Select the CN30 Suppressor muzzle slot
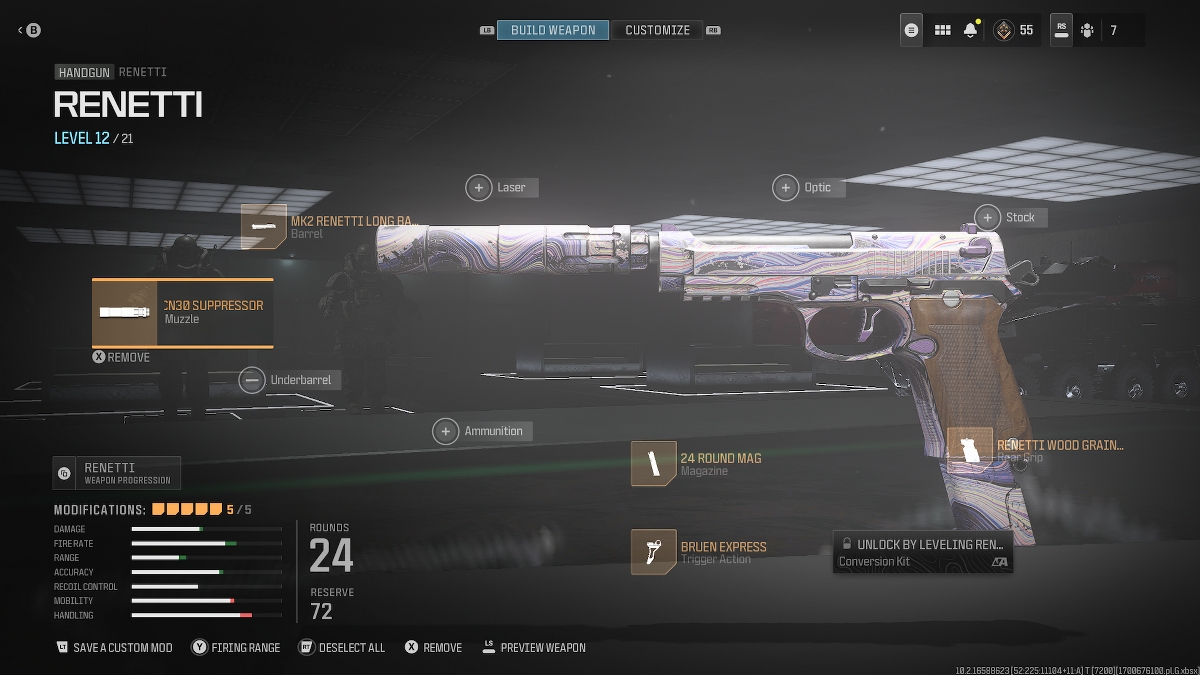The image size is (1200, 675). click(183, 312)
